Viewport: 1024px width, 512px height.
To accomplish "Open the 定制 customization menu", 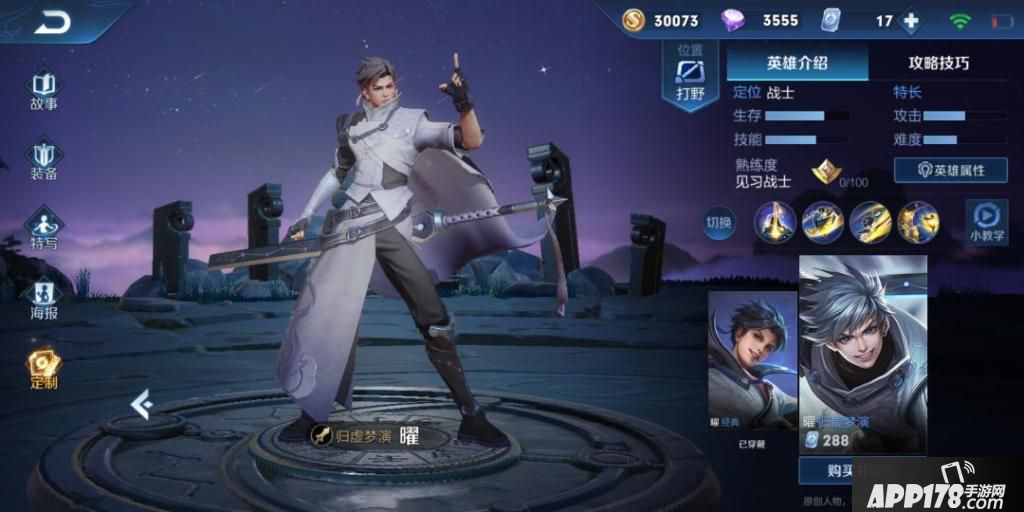I will (x=43, y=367).
